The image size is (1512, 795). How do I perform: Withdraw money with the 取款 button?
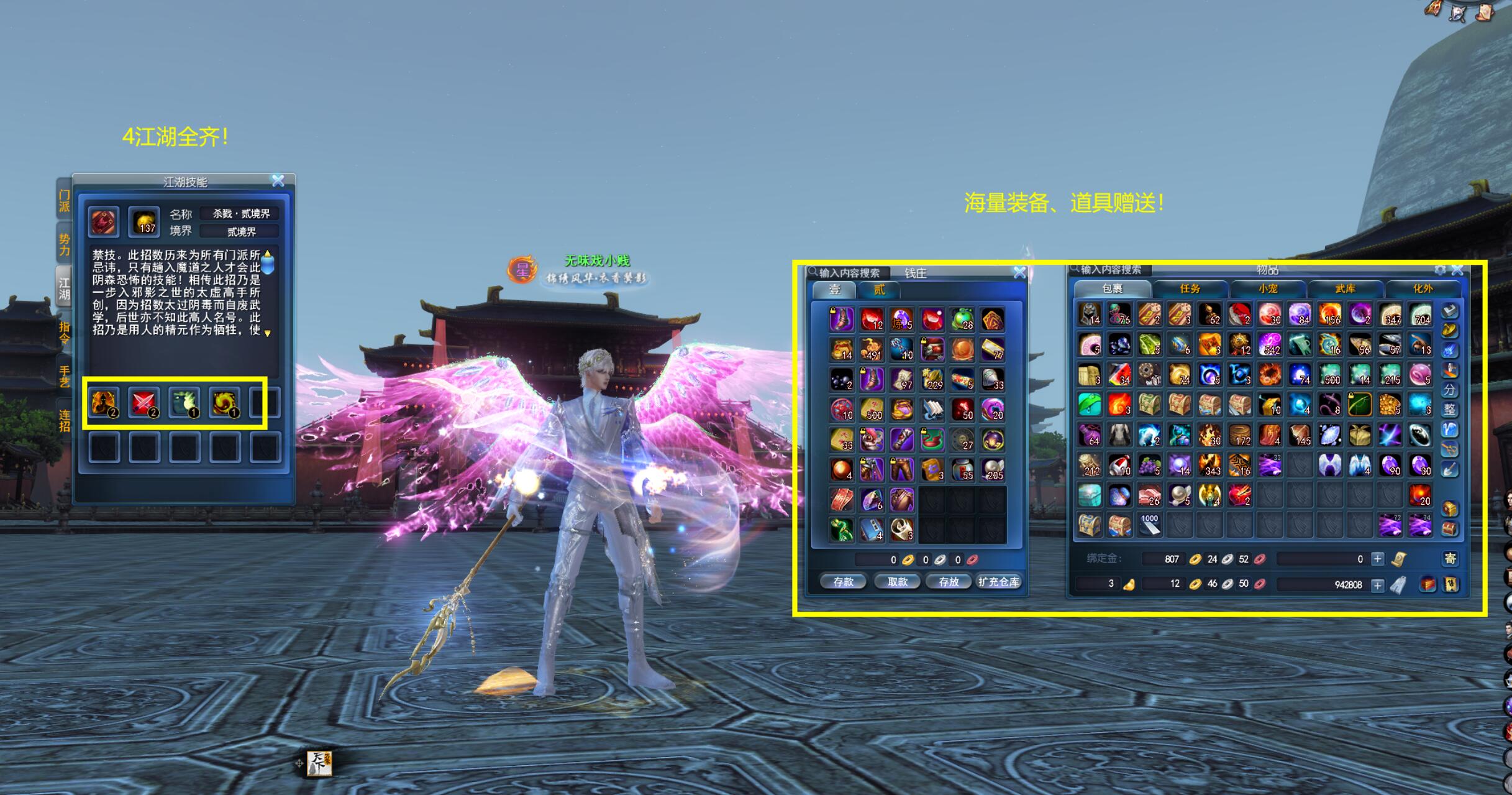point(897,582)
